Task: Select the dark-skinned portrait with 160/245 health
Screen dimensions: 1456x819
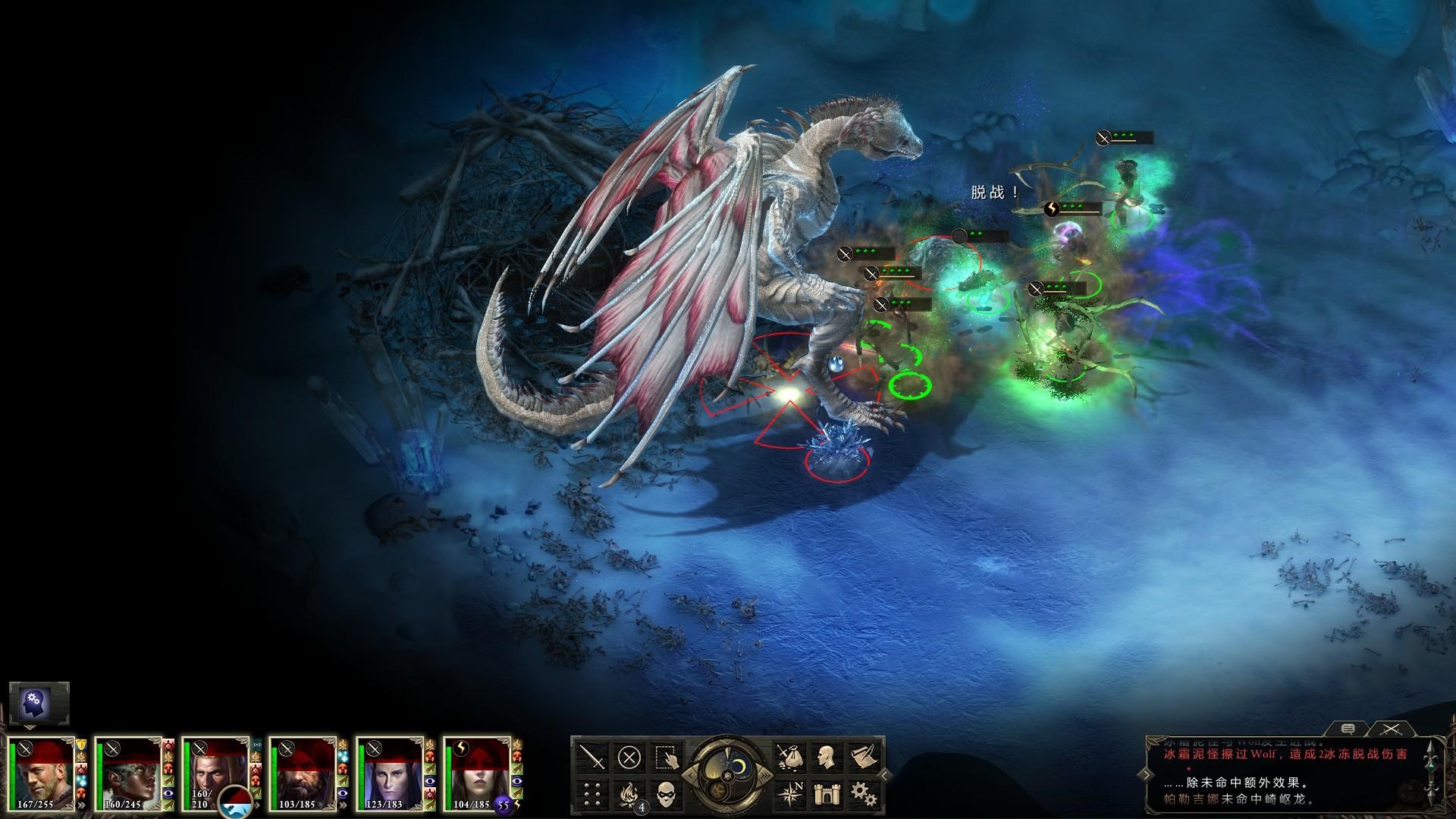Action: [129, 773]
